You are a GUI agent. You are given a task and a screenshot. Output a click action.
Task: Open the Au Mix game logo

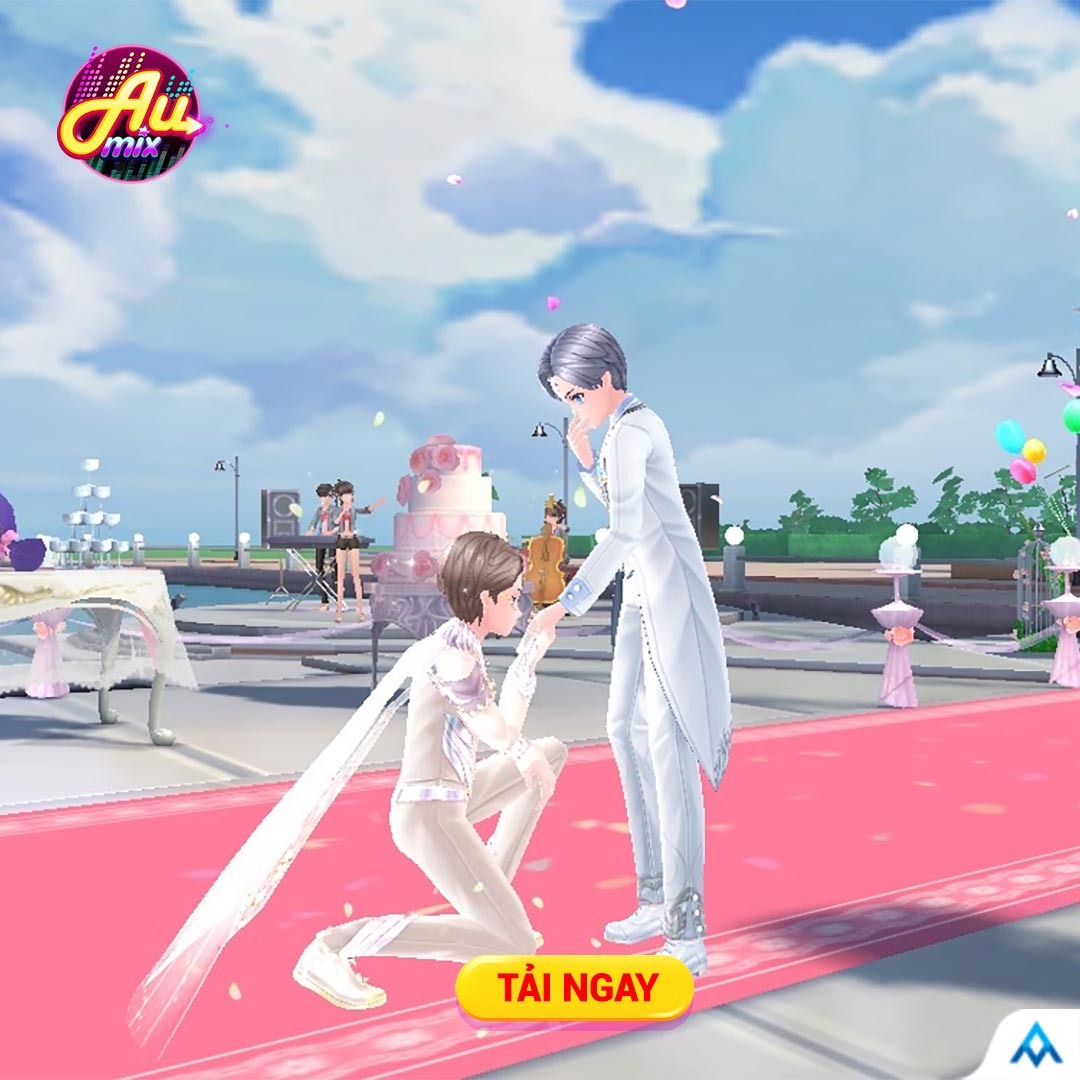click(130, 114)
